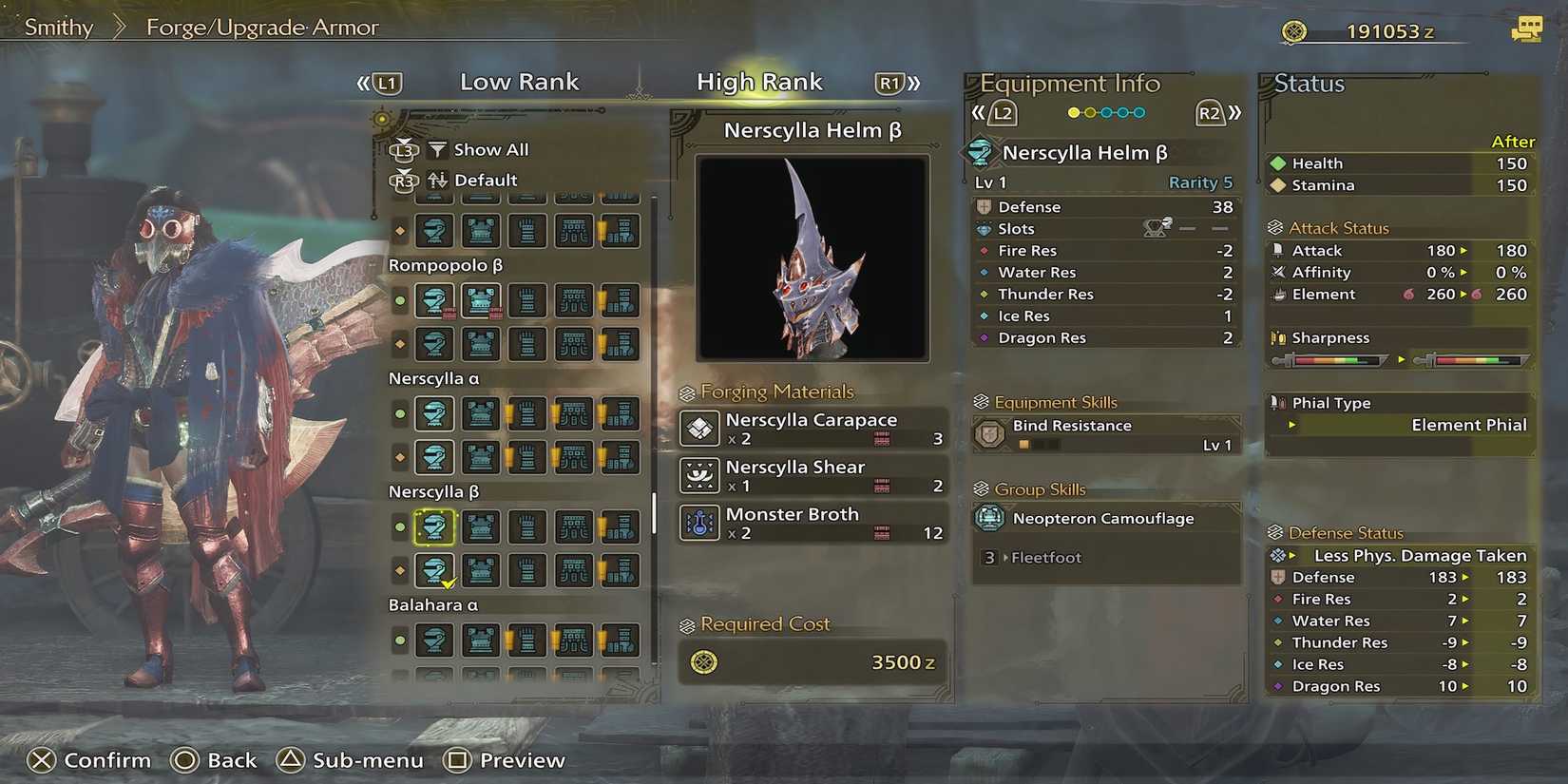Click the Nerscylla Carapace material icon
This screenshot has height=784, width=1568.
(x=699, y=429)
